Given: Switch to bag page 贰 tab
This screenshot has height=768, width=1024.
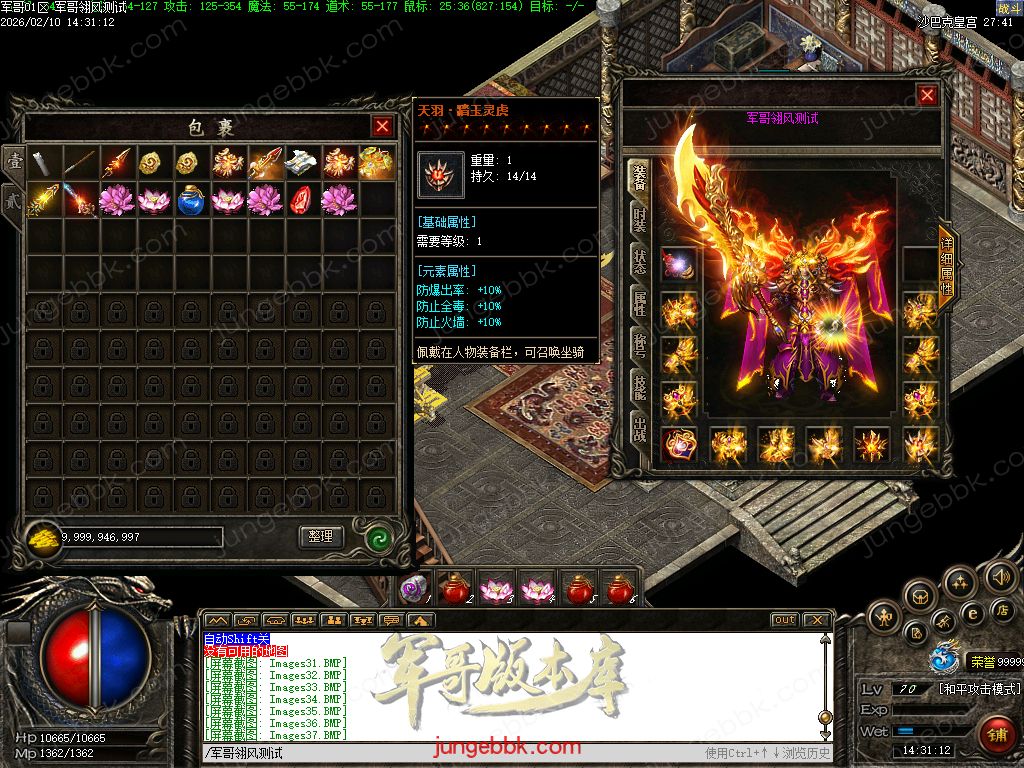Looking at the screenshot, I should click(13, 198).
